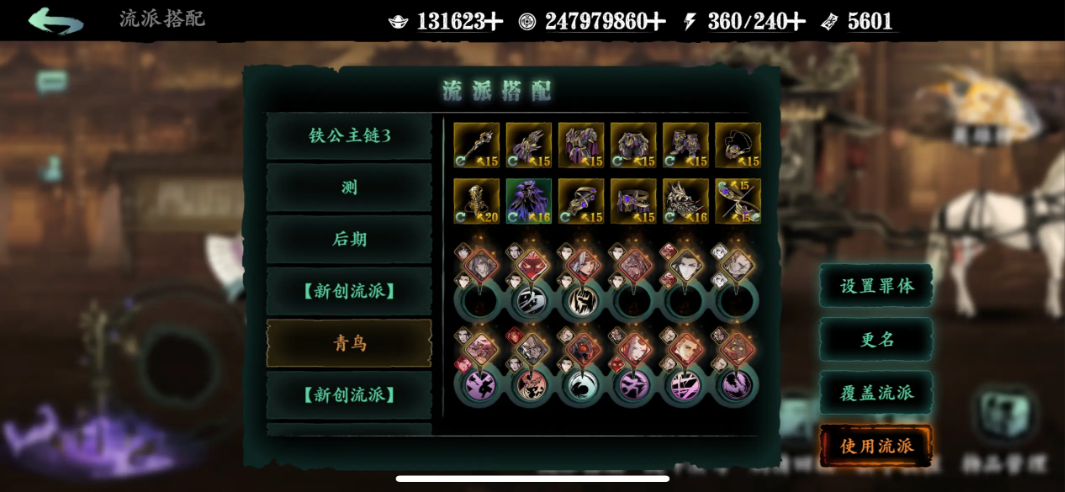Overwrite the build using 覆盖流派
This screenshot has width=1065, height=492.
[876, 392]
